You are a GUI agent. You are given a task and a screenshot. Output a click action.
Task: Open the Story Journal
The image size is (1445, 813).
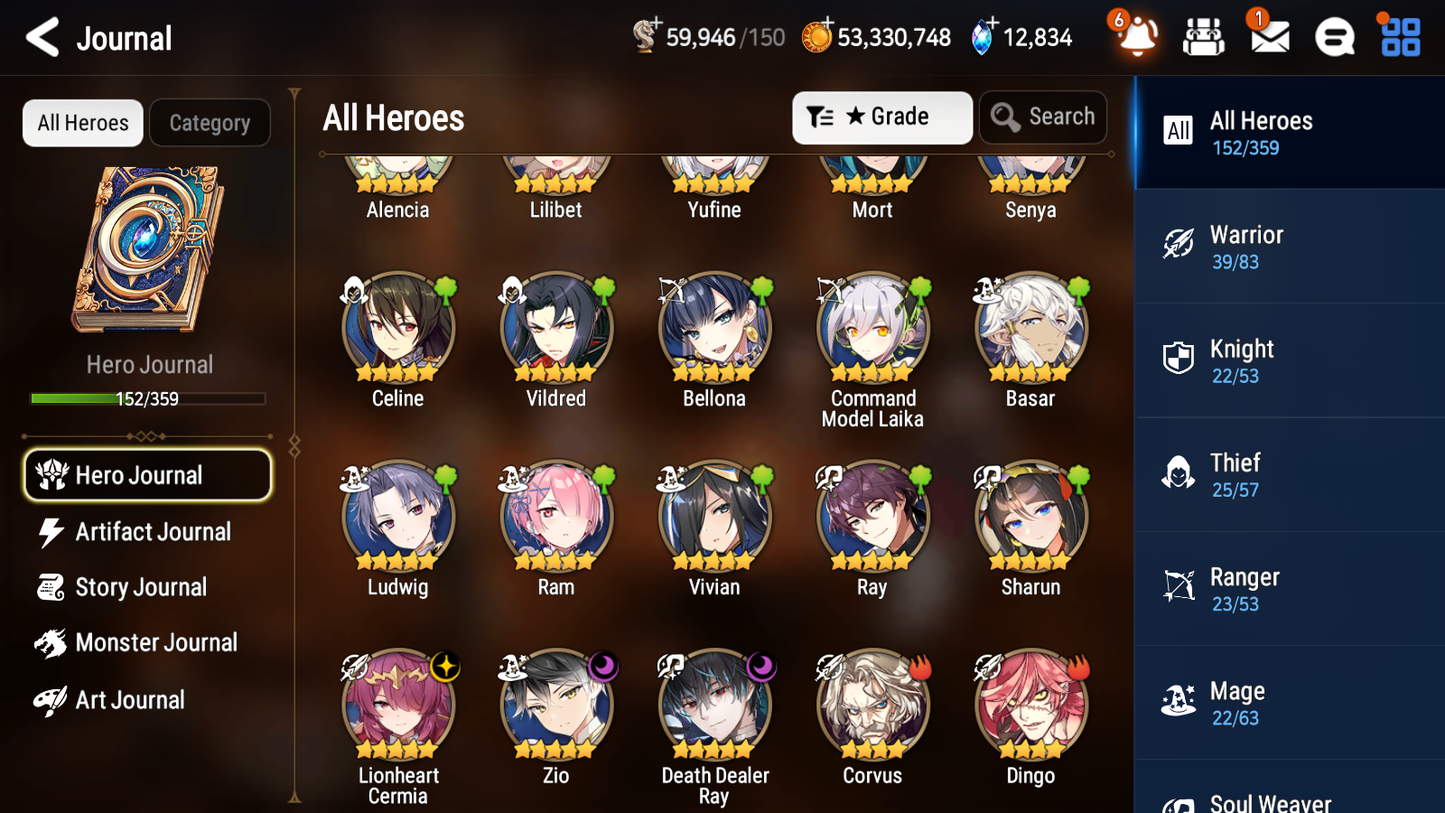pos(138,587)
